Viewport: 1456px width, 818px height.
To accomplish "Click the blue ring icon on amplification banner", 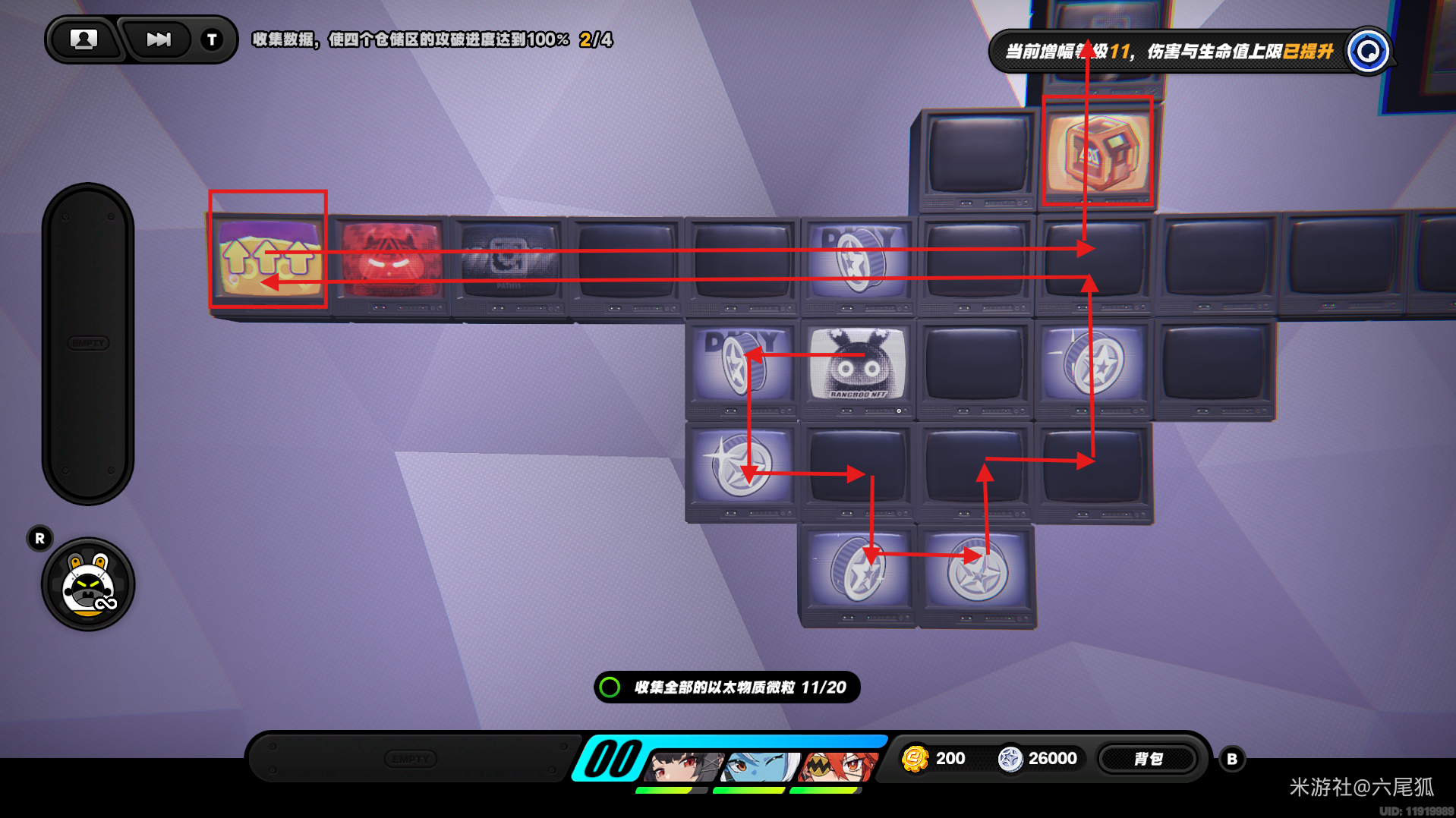I will point(1368,52).
